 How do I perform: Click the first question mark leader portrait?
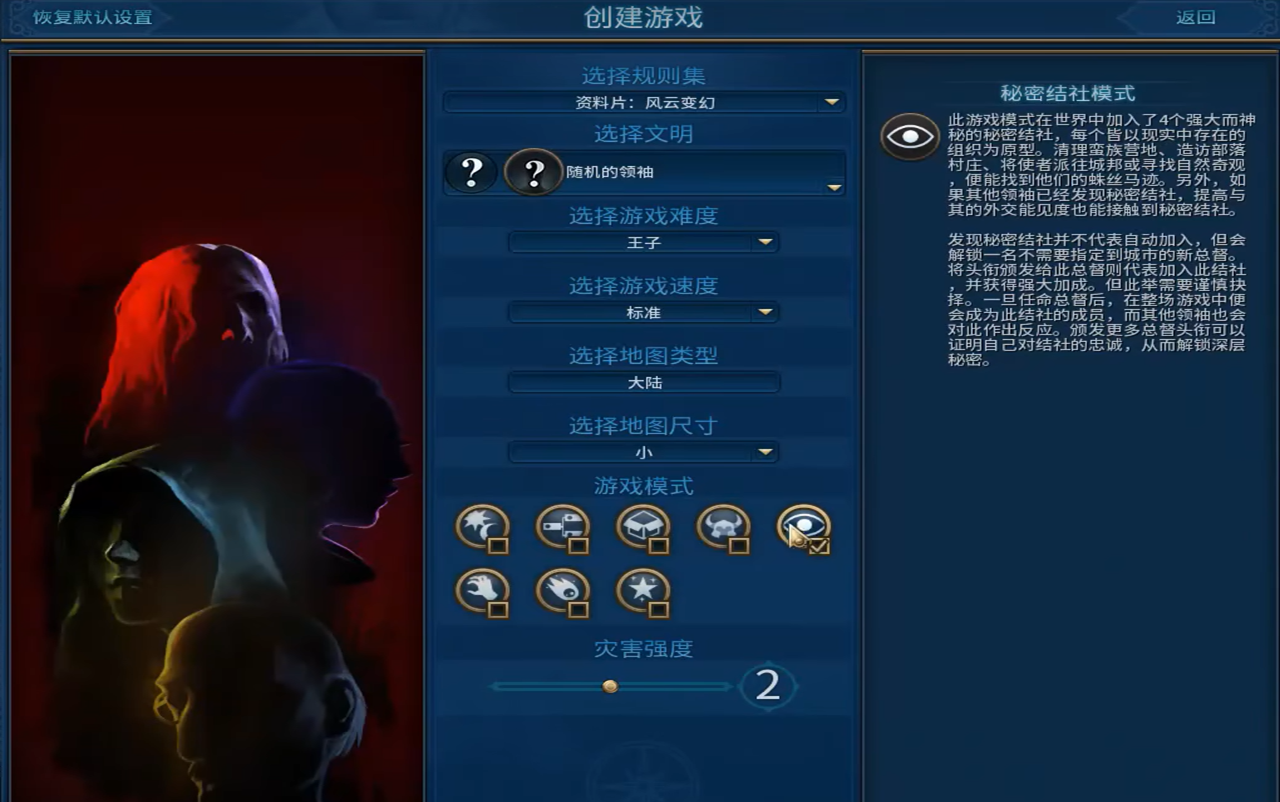470,172
